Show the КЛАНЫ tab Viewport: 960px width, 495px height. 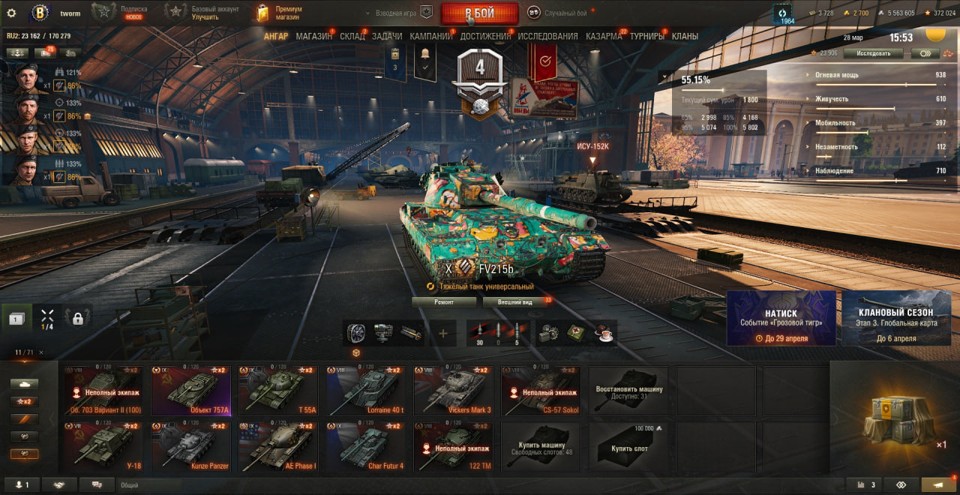685,37
